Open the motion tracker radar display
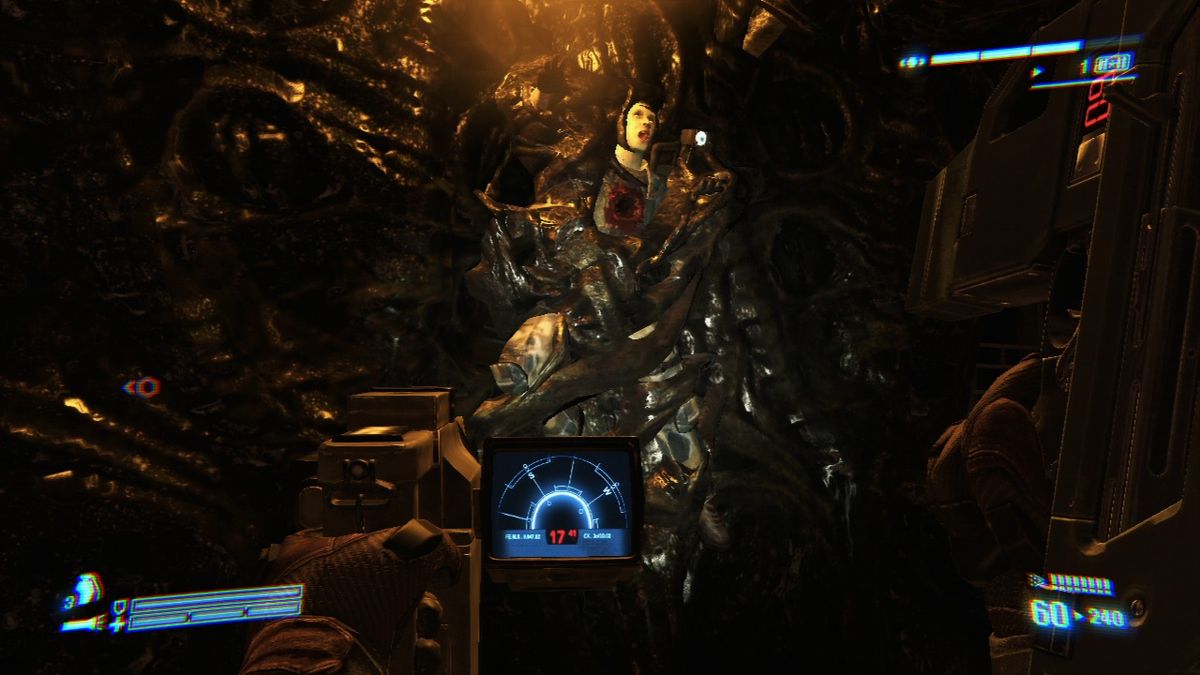 (x=561, y=499)
